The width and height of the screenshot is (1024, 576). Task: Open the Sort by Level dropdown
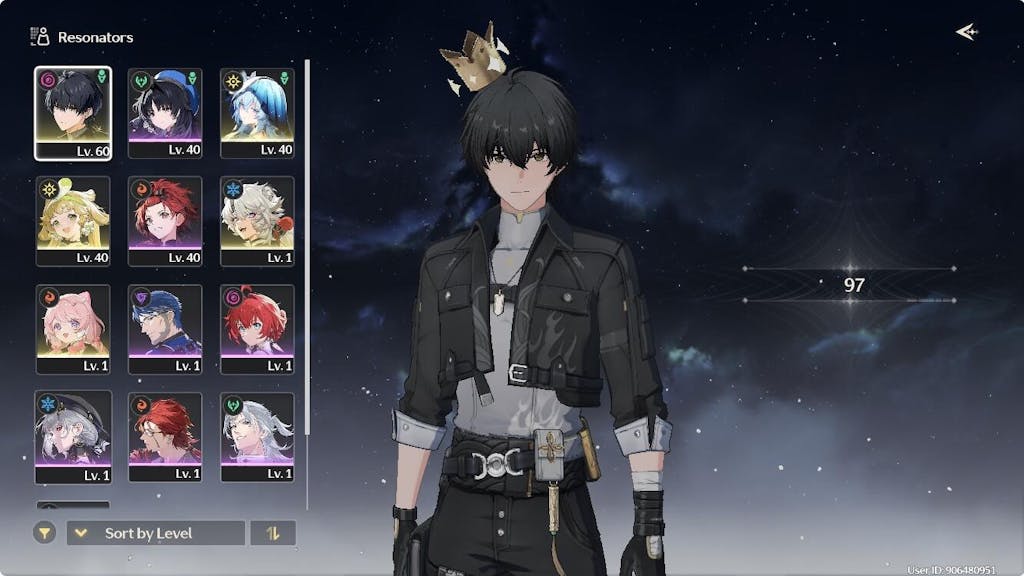click(x=155, y=533)
